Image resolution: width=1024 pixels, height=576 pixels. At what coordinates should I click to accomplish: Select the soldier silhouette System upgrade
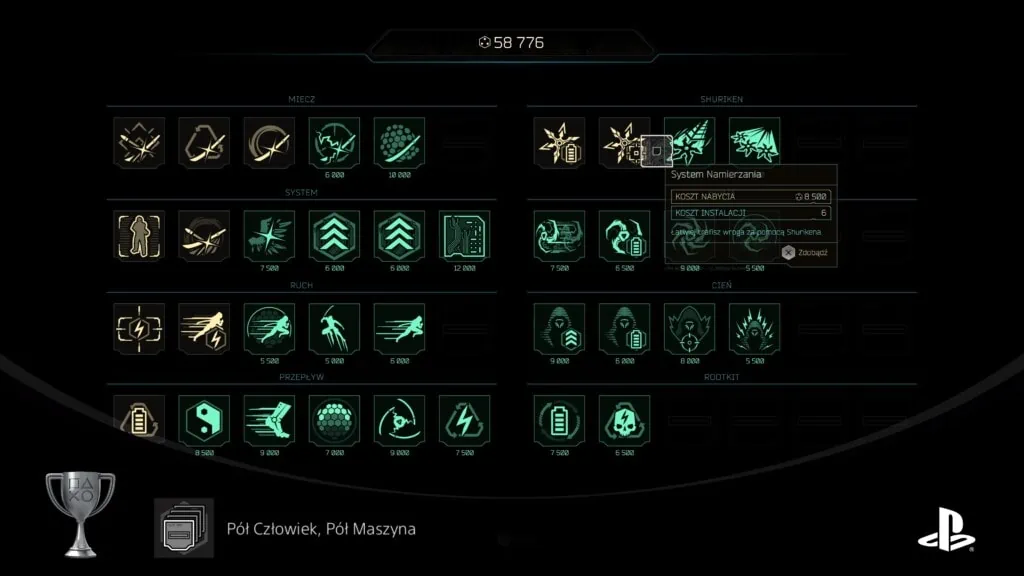139,235
